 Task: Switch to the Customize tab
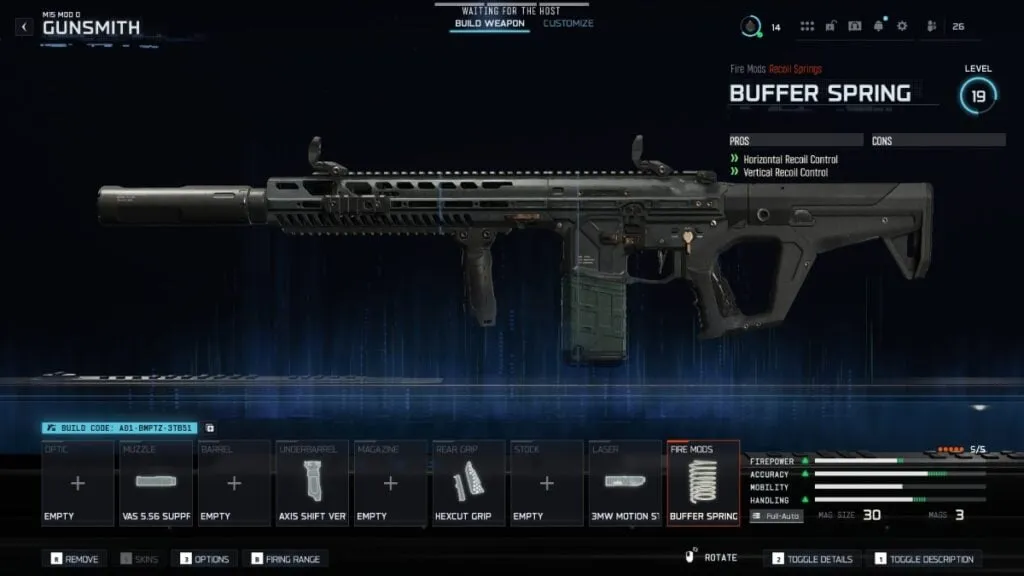pos(568,23)
